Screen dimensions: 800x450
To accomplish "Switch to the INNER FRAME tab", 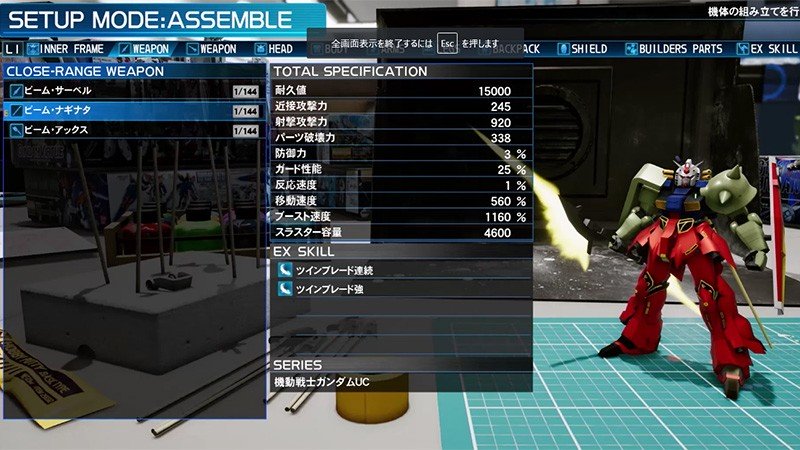I will click(67, 48).
